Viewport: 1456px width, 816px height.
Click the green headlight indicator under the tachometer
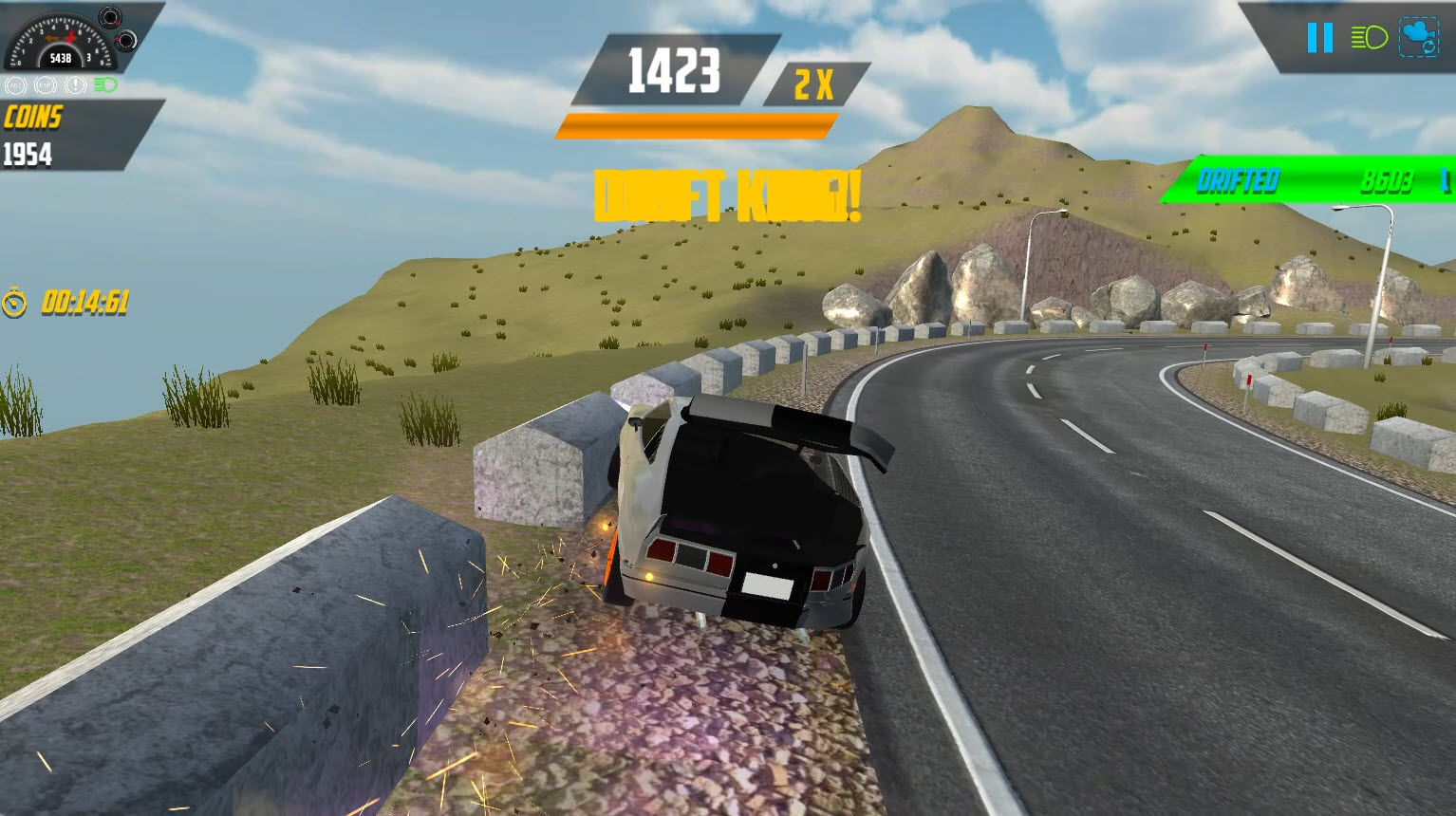point(104,85)
